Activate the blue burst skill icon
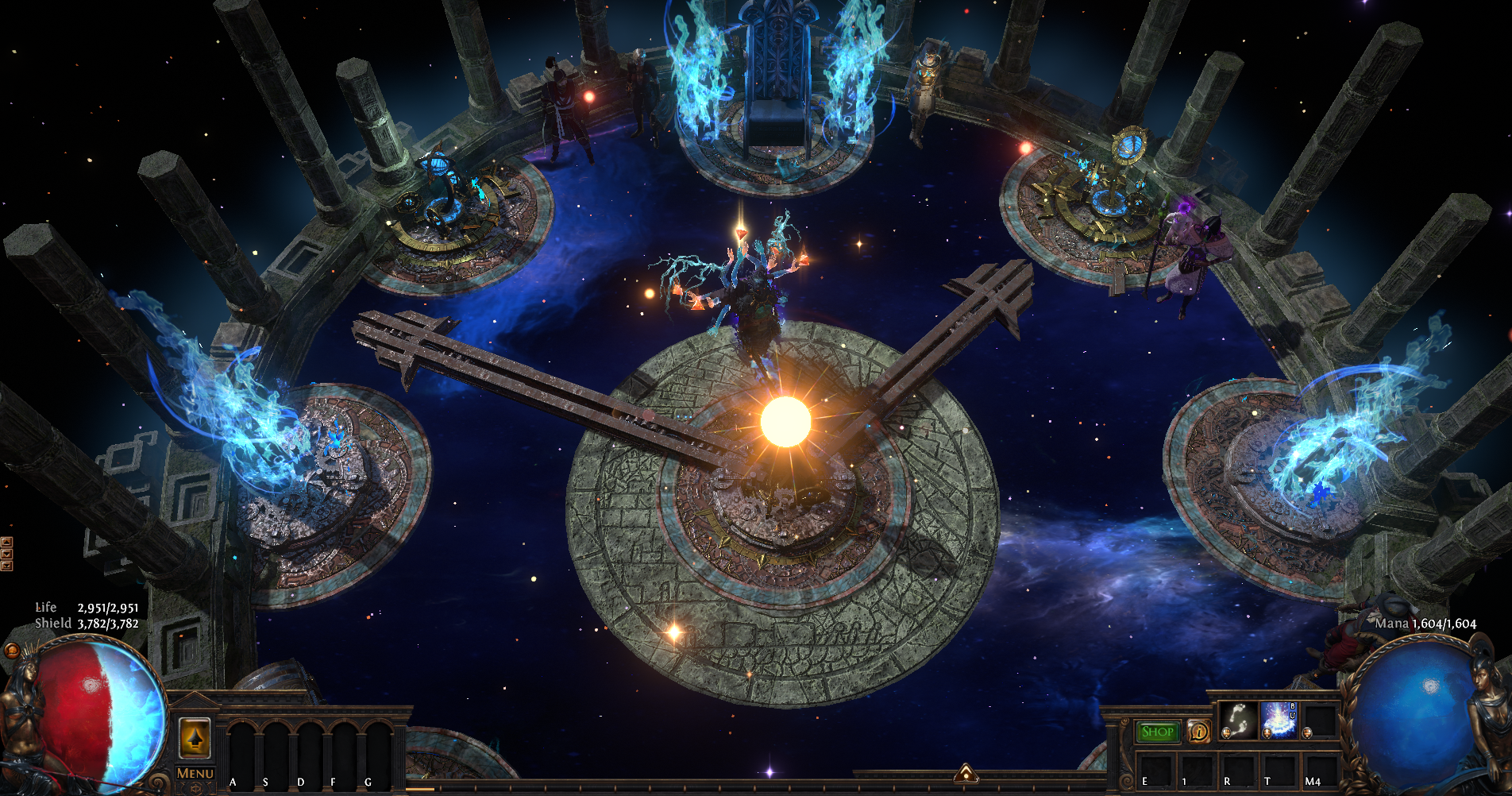The image size is (1512, 796). [1279, 720]
